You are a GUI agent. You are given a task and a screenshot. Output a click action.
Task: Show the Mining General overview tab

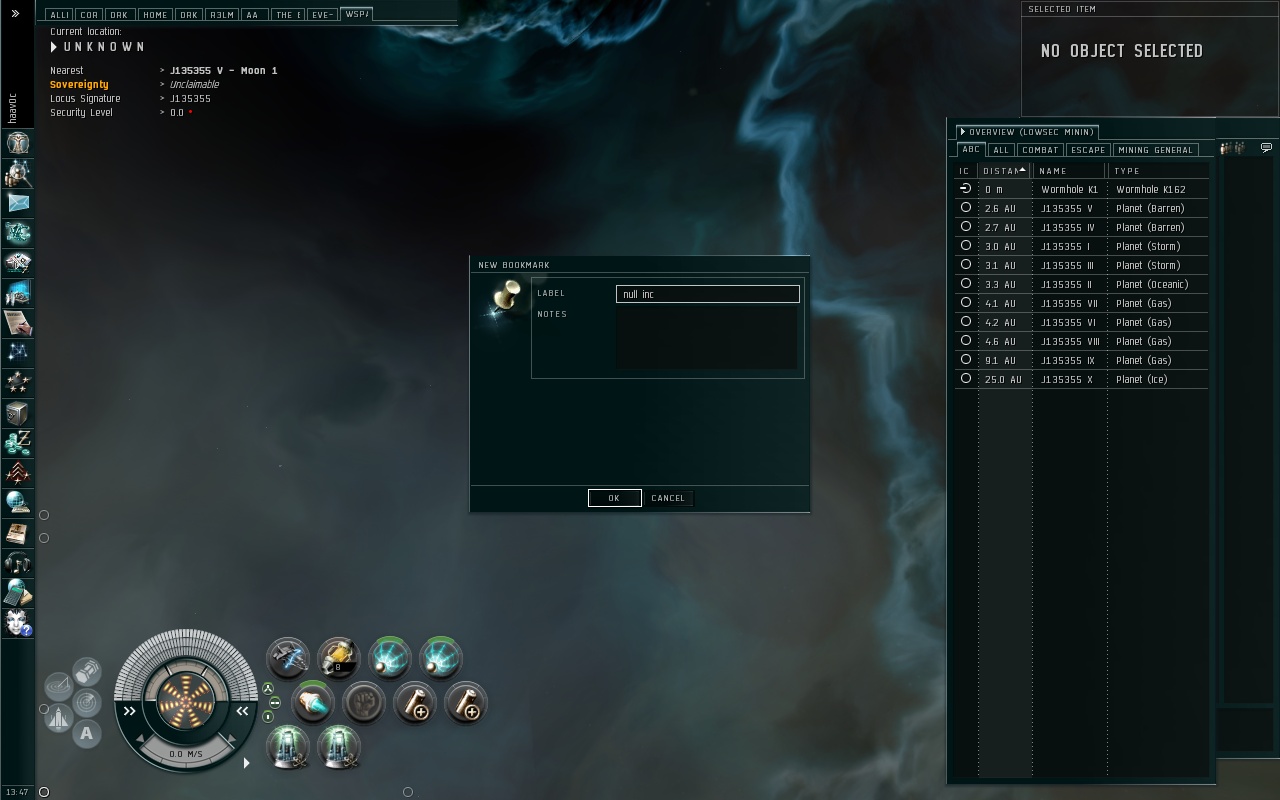coord(1155,150)
